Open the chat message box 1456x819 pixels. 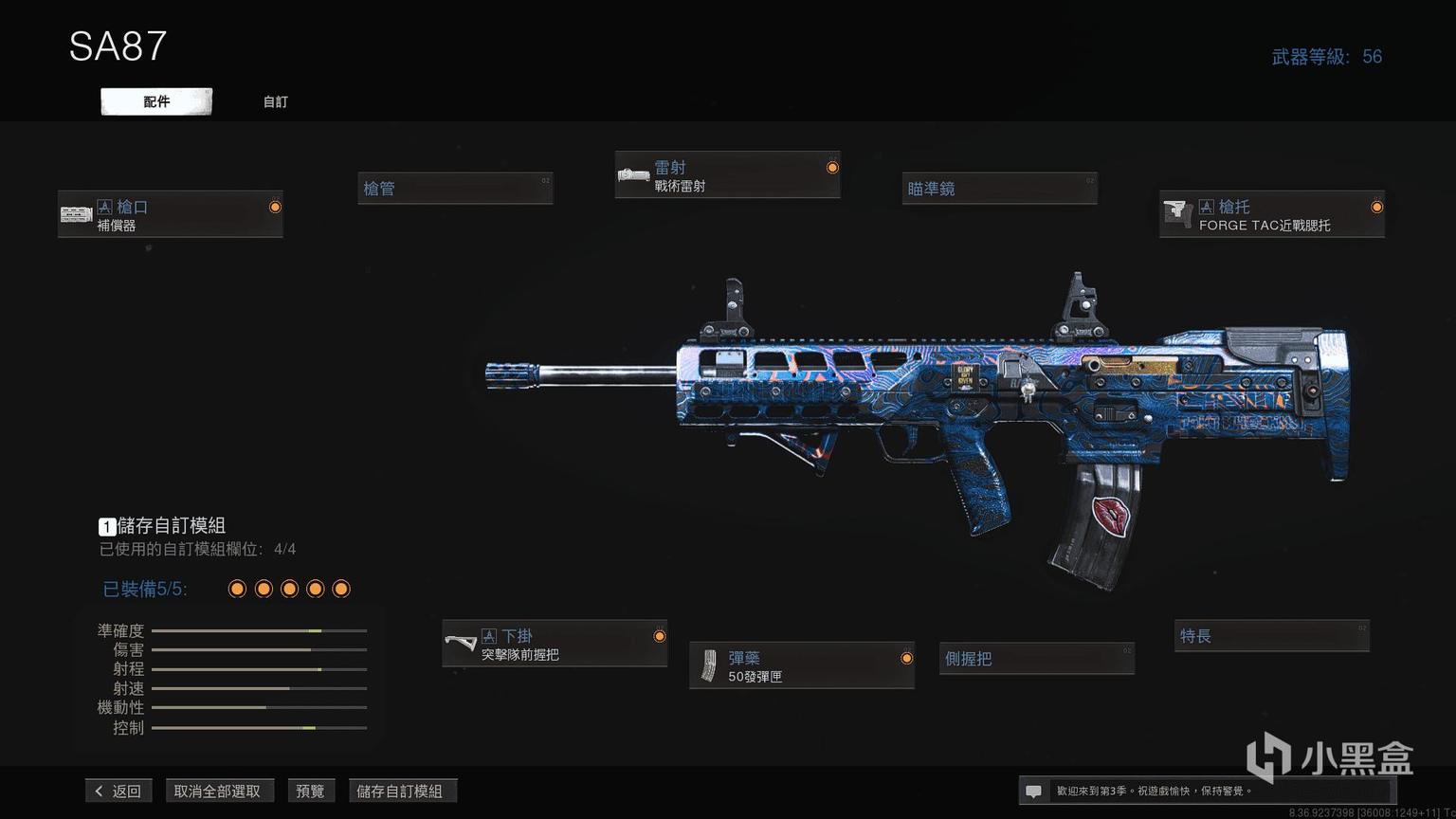pos(1034,791)
